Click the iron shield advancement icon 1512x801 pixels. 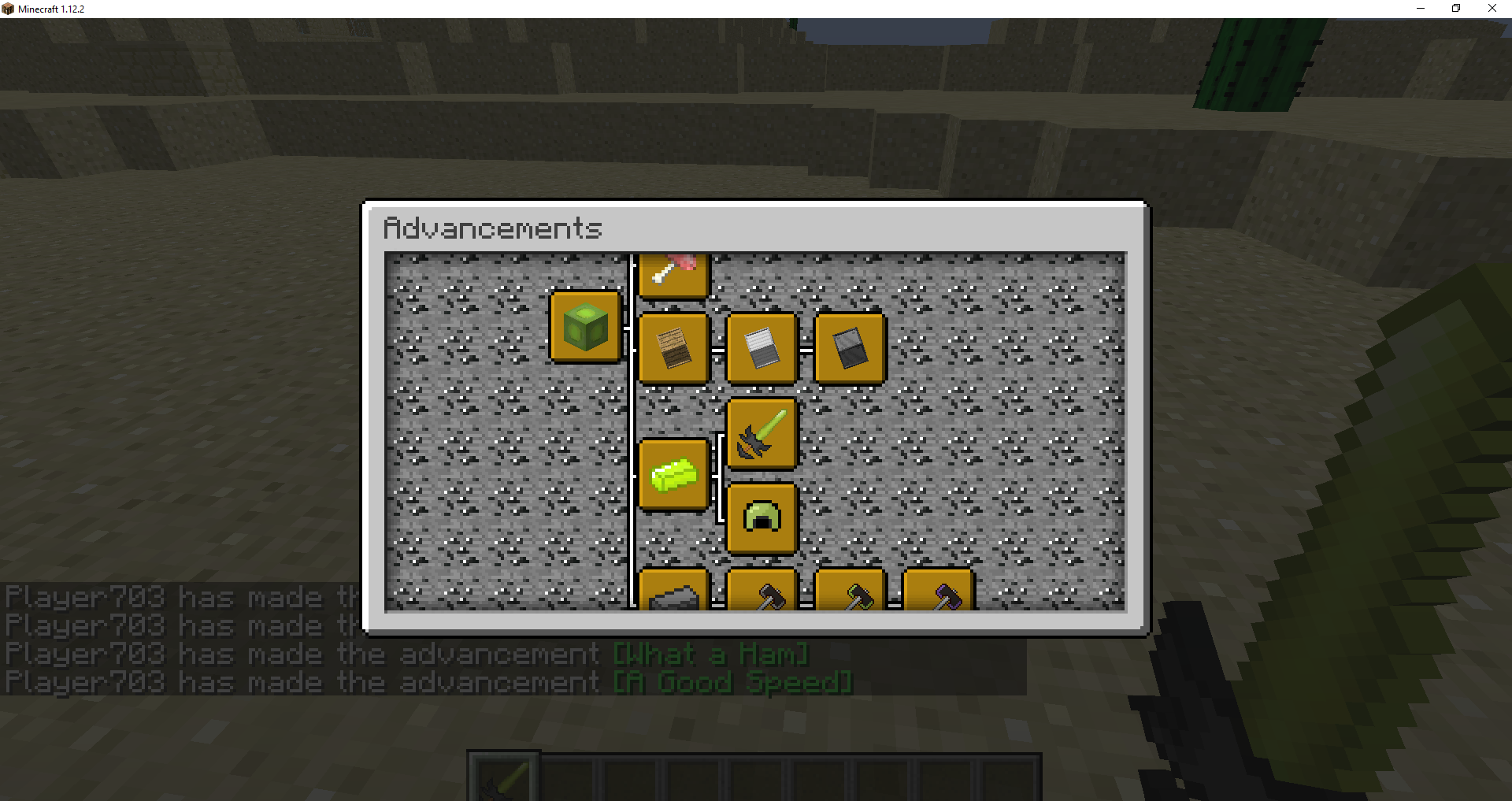tap(762, 348)
